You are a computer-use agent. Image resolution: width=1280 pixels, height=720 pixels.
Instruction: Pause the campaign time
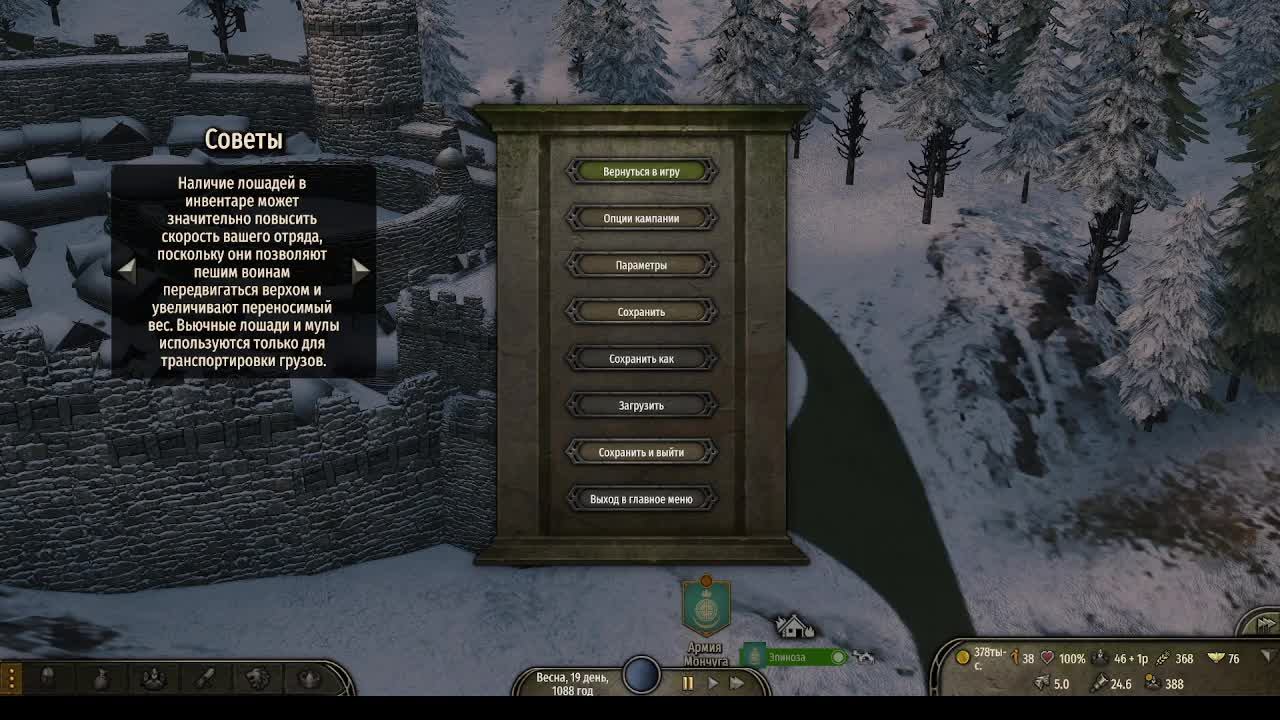coord(688,685)
